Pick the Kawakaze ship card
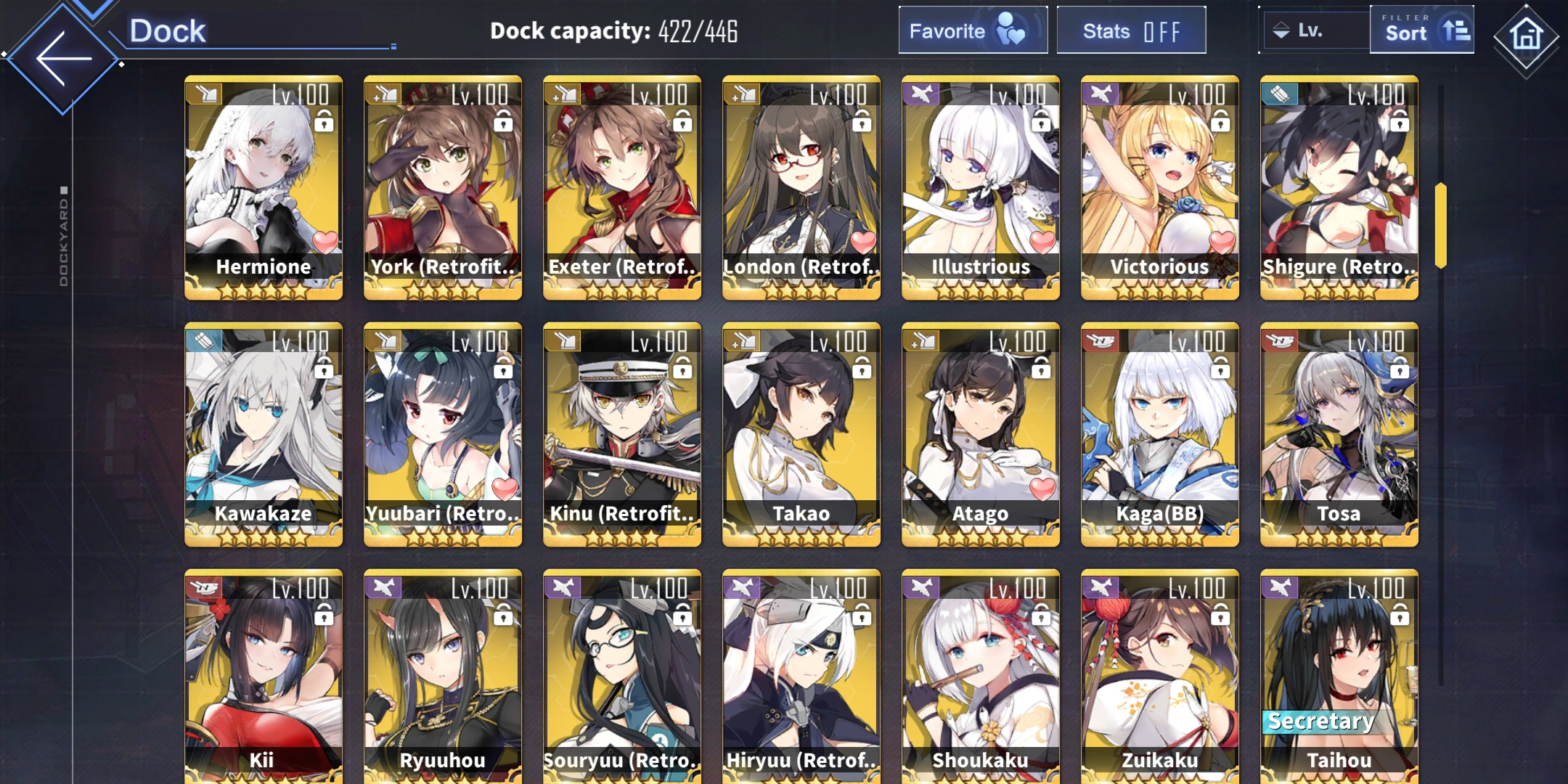This screenshot has width=1568, height=784. click(264, 434)
